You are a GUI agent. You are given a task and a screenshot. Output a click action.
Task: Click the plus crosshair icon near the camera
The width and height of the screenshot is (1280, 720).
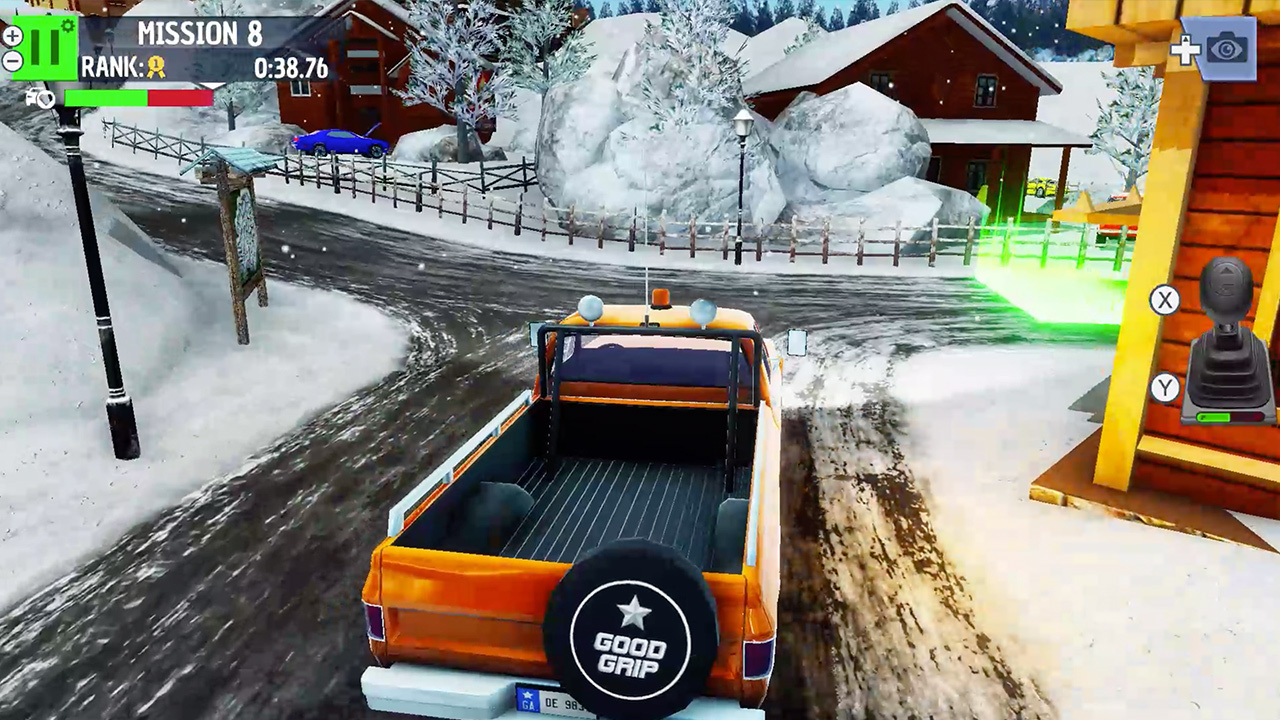pyautogui.click(x=1186, y=47)
